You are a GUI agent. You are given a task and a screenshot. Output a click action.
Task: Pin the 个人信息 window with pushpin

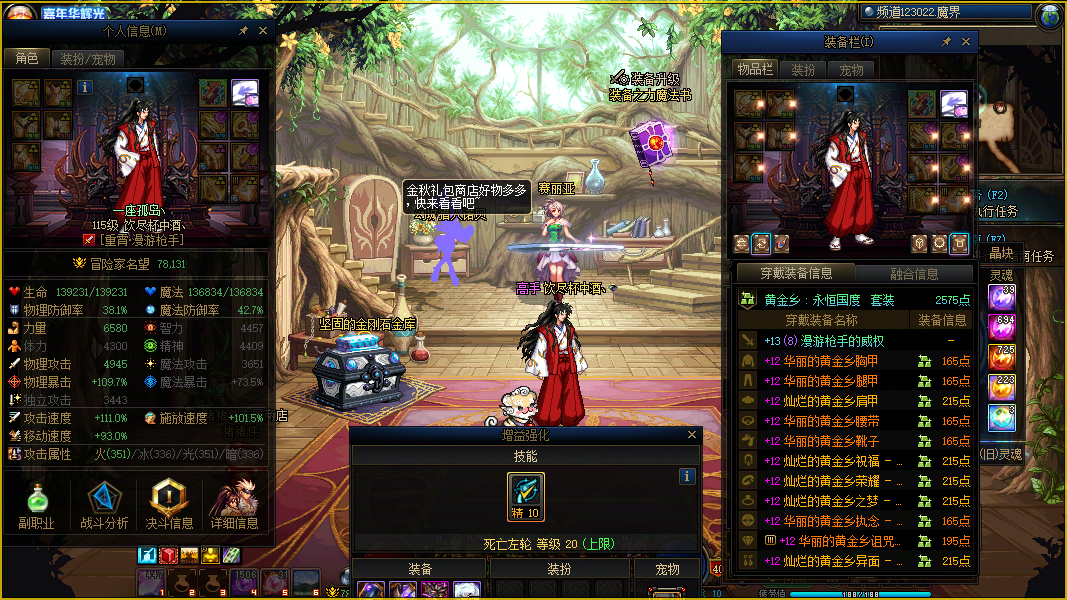[x=244, y=31]
